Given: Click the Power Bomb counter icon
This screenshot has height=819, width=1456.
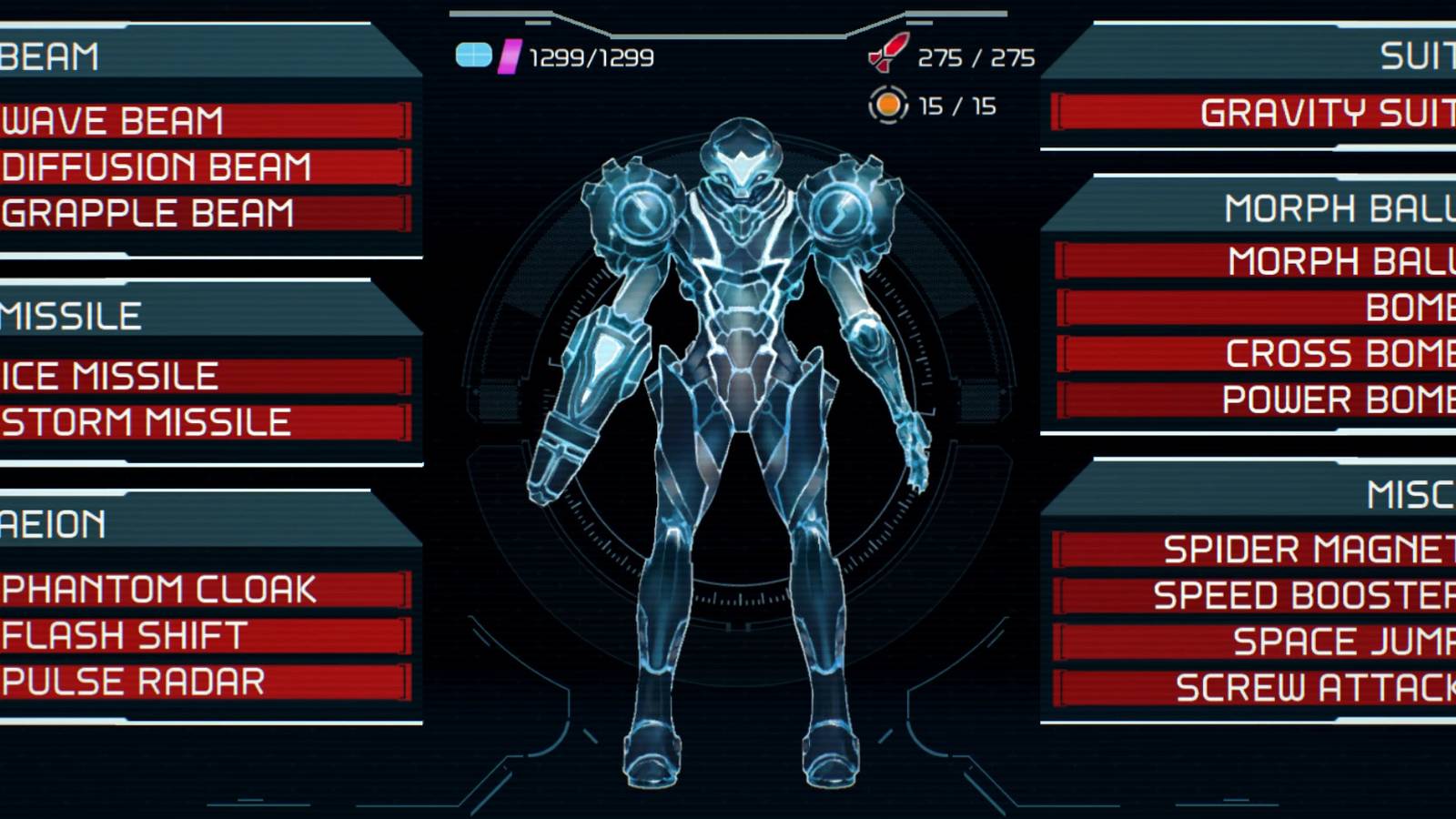Looking at the screenshot, I should 886,106.
